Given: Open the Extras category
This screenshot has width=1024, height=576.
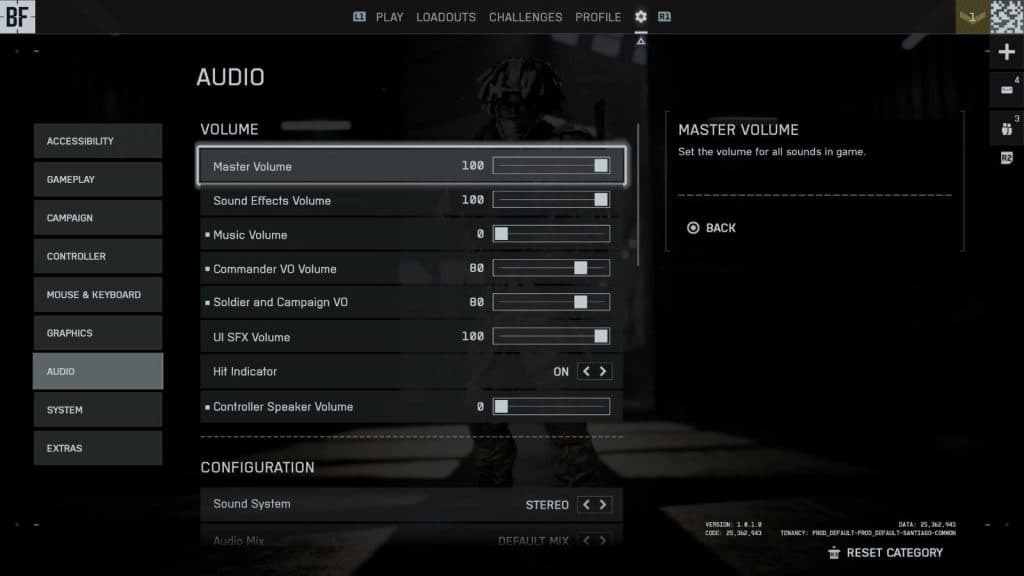Looking at the screenshot, I should pyautogui.click(x=97, y=448).
